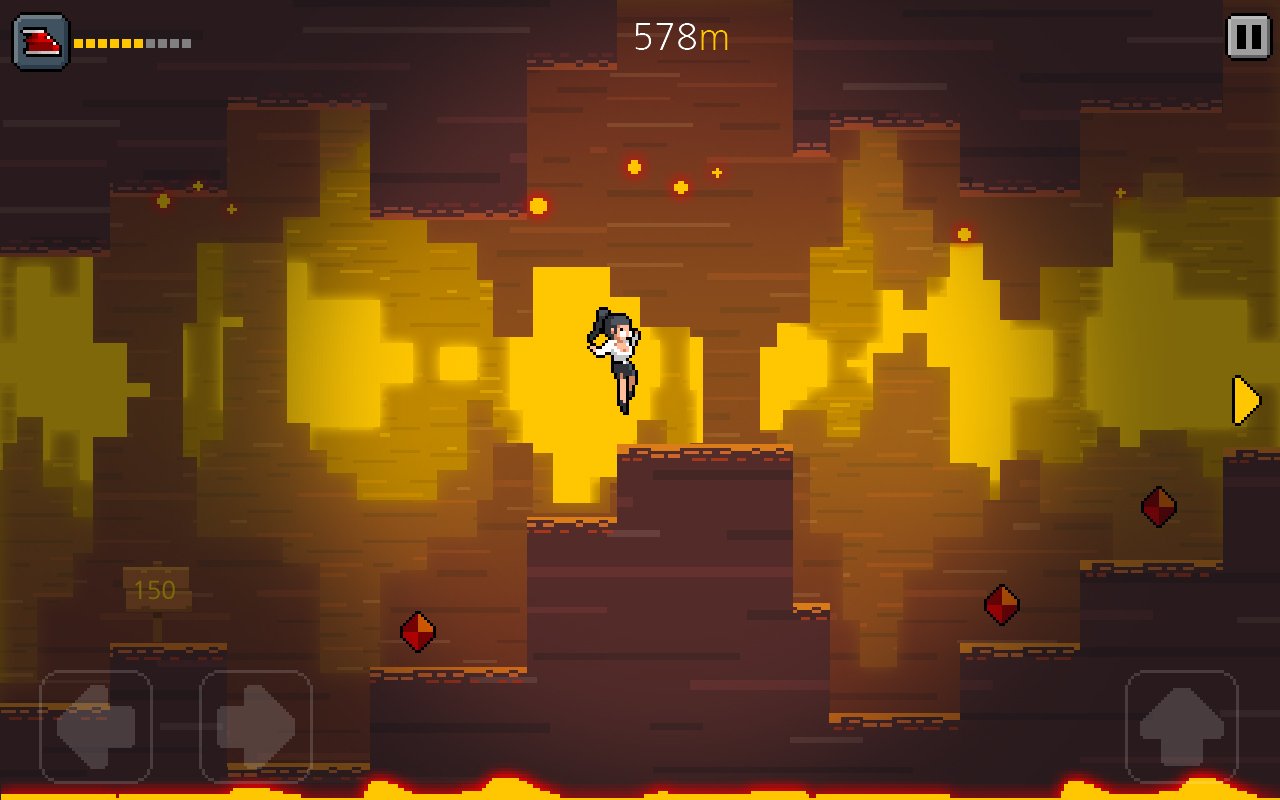This screenshot has height=800, width=1280.
Task: Tap the yellow direction arrow at screen edge
Action: (x=1243, y=399)
